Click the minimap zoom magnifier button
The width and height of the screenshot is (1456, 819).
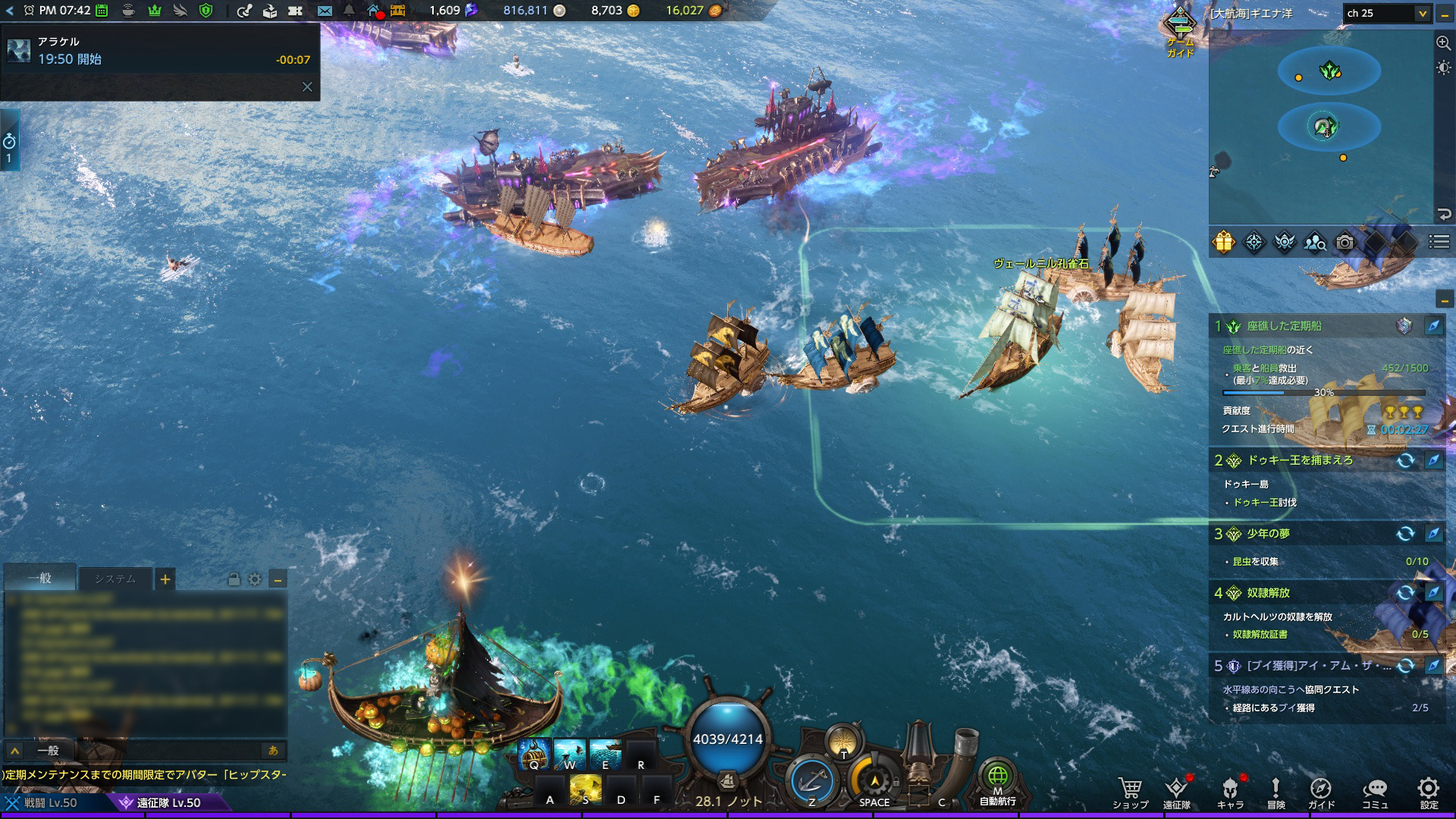[x=1443, y=43]
